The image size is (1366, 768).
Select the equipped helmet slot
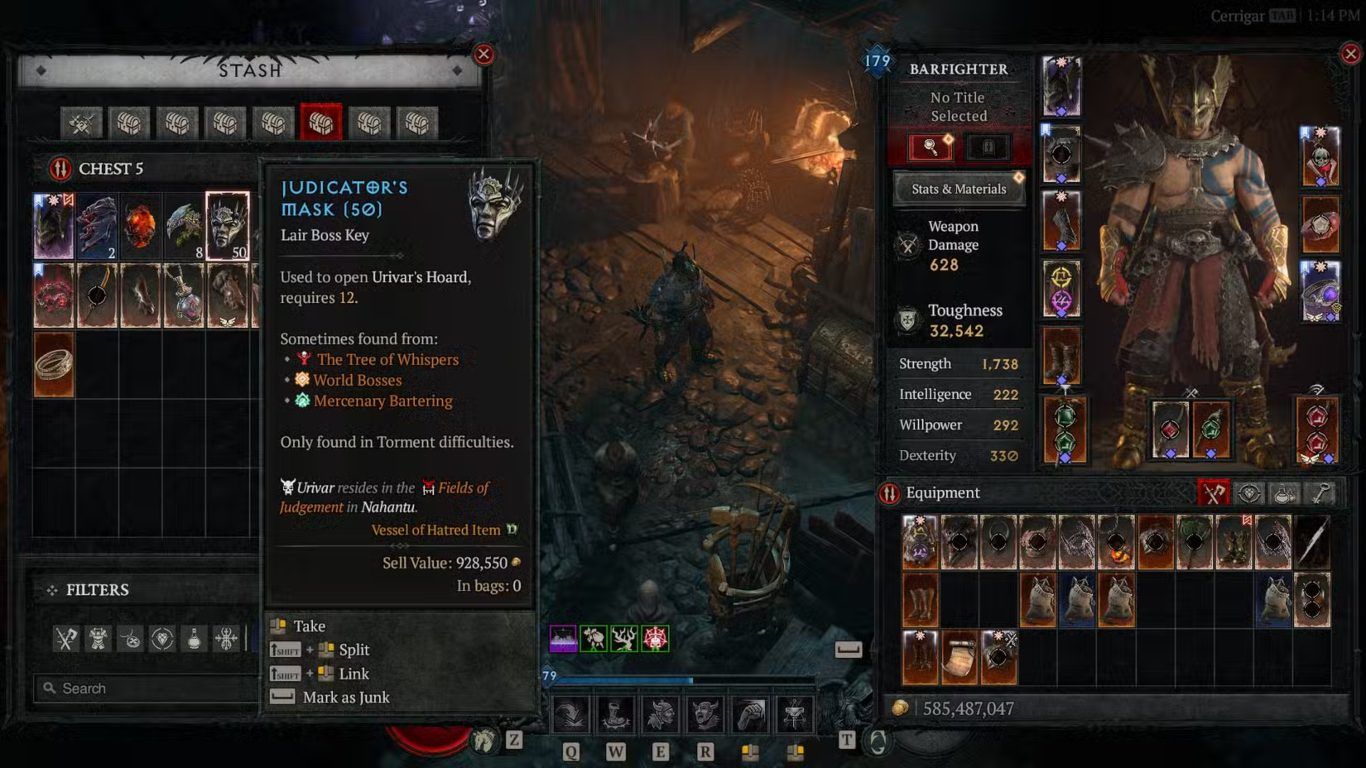pos(1062,87)
